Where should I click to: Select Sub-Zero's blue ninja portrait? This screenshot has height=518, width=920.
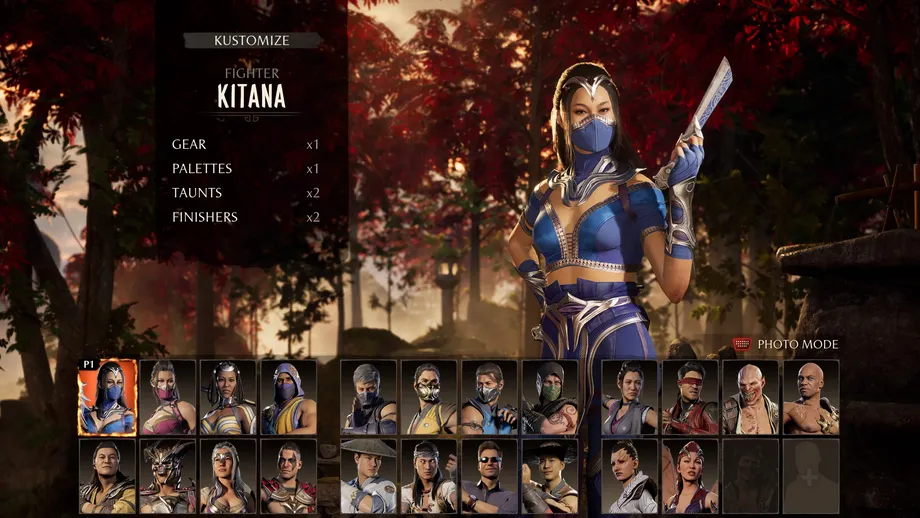coord(489,397)
